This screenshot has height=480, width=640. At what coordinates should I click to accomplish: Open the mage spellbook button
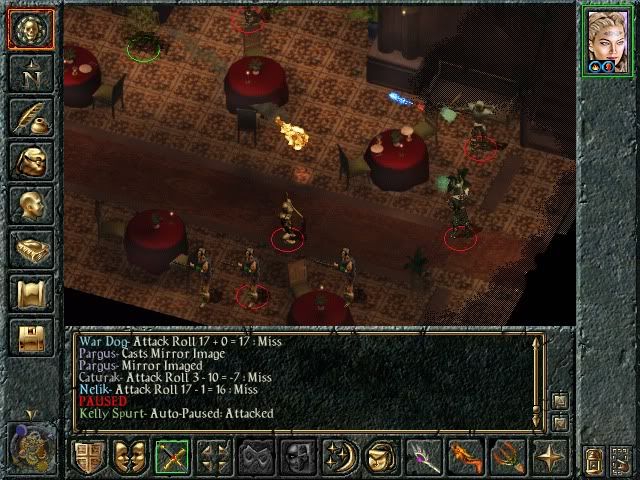[30, 248]
